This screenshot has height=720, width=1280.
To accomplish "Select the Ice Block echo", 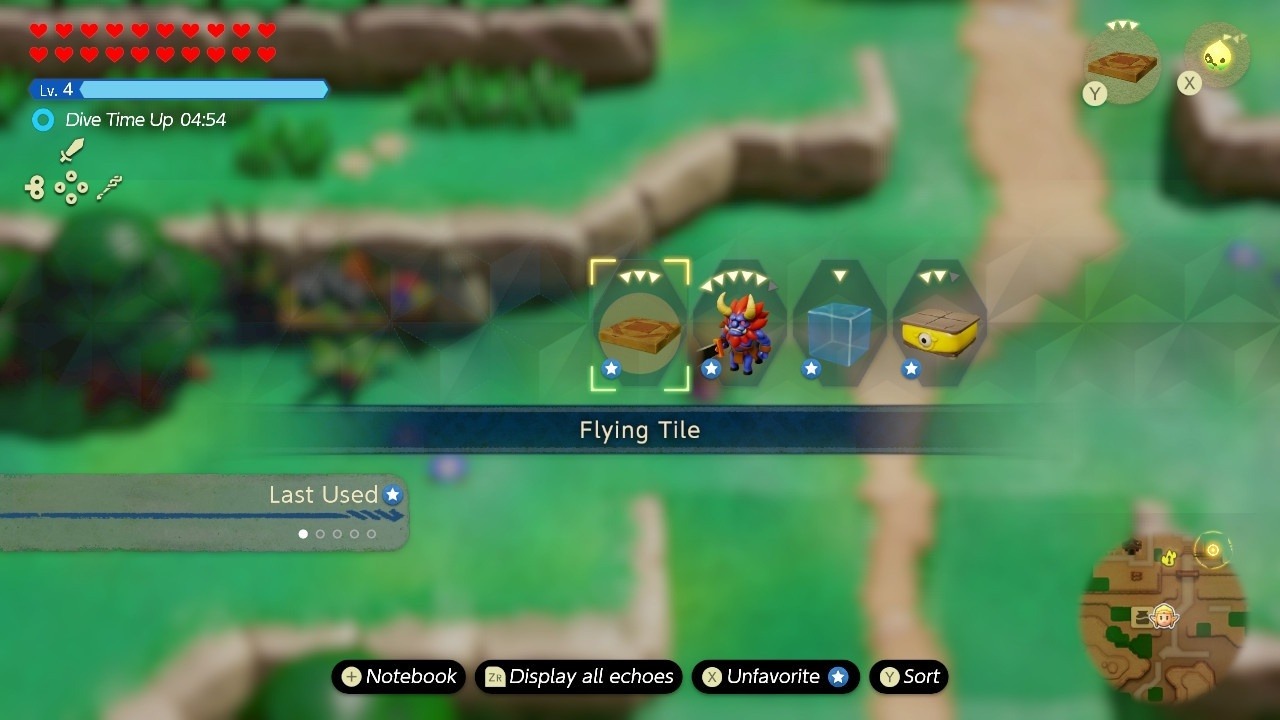I will pyautogui.click(x=838, y=325).
